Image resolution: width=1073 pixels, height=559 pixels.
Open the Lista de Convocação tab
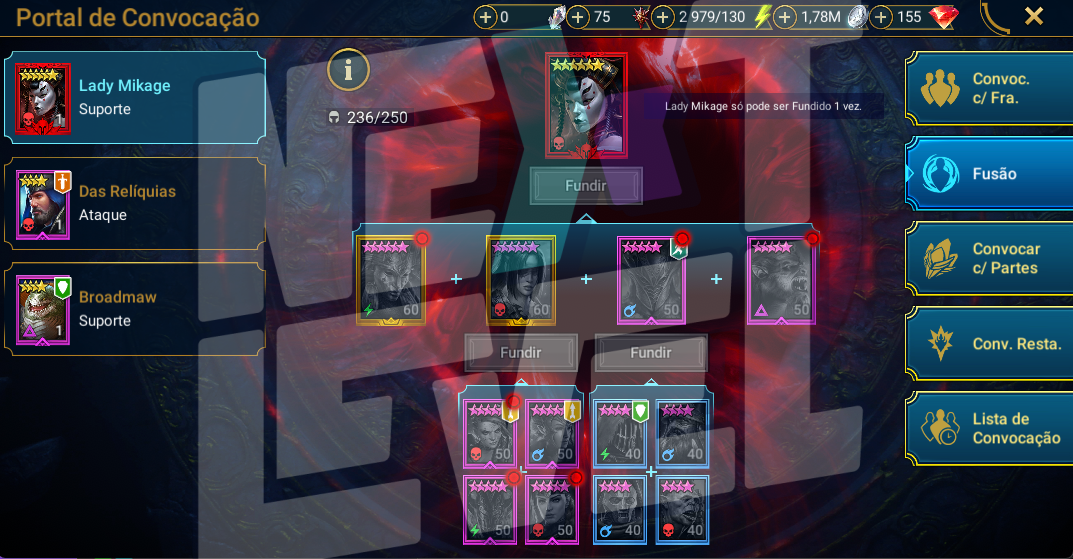(x=990, y=429)
